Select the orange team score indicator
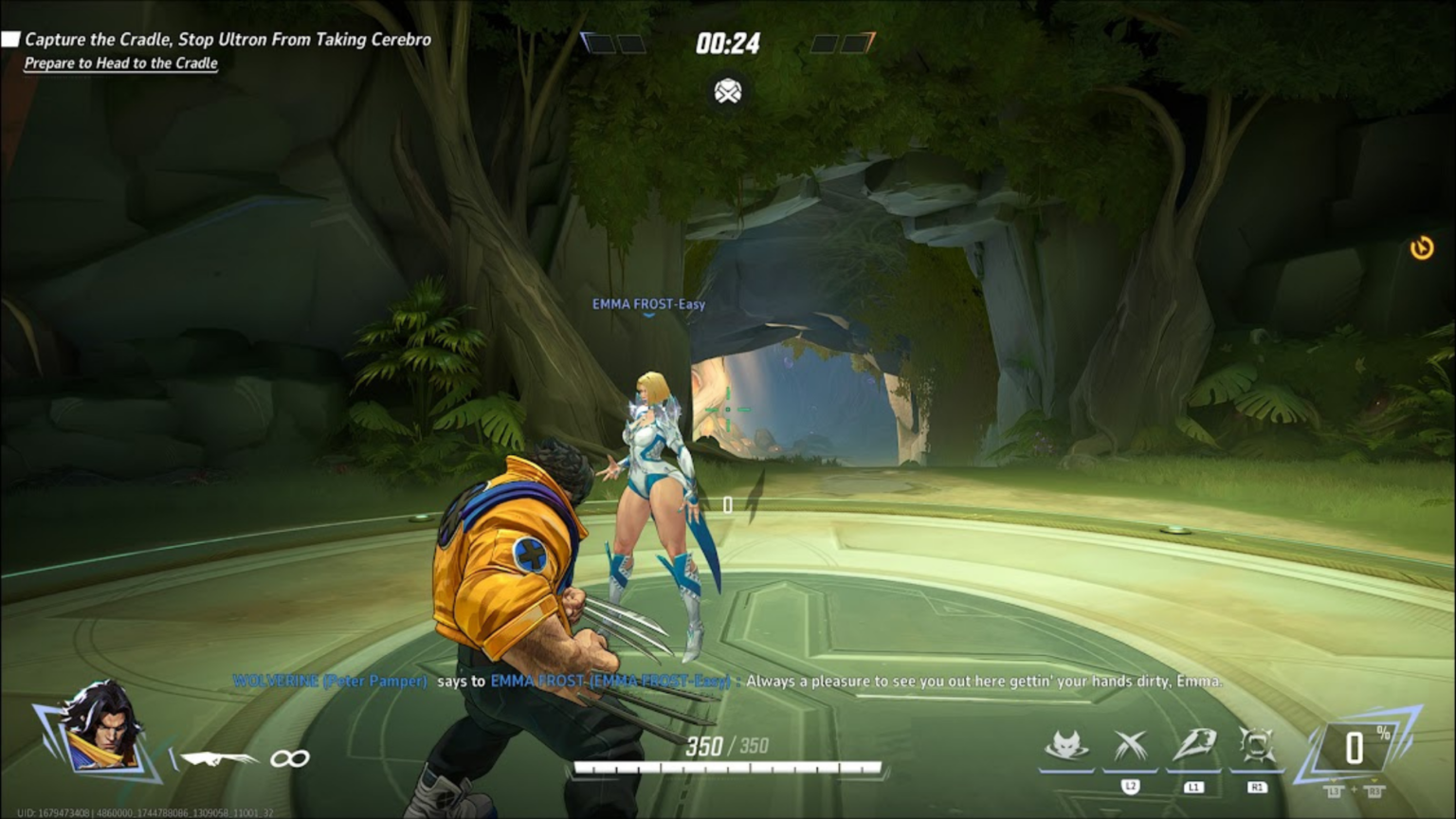 point(842,44)
